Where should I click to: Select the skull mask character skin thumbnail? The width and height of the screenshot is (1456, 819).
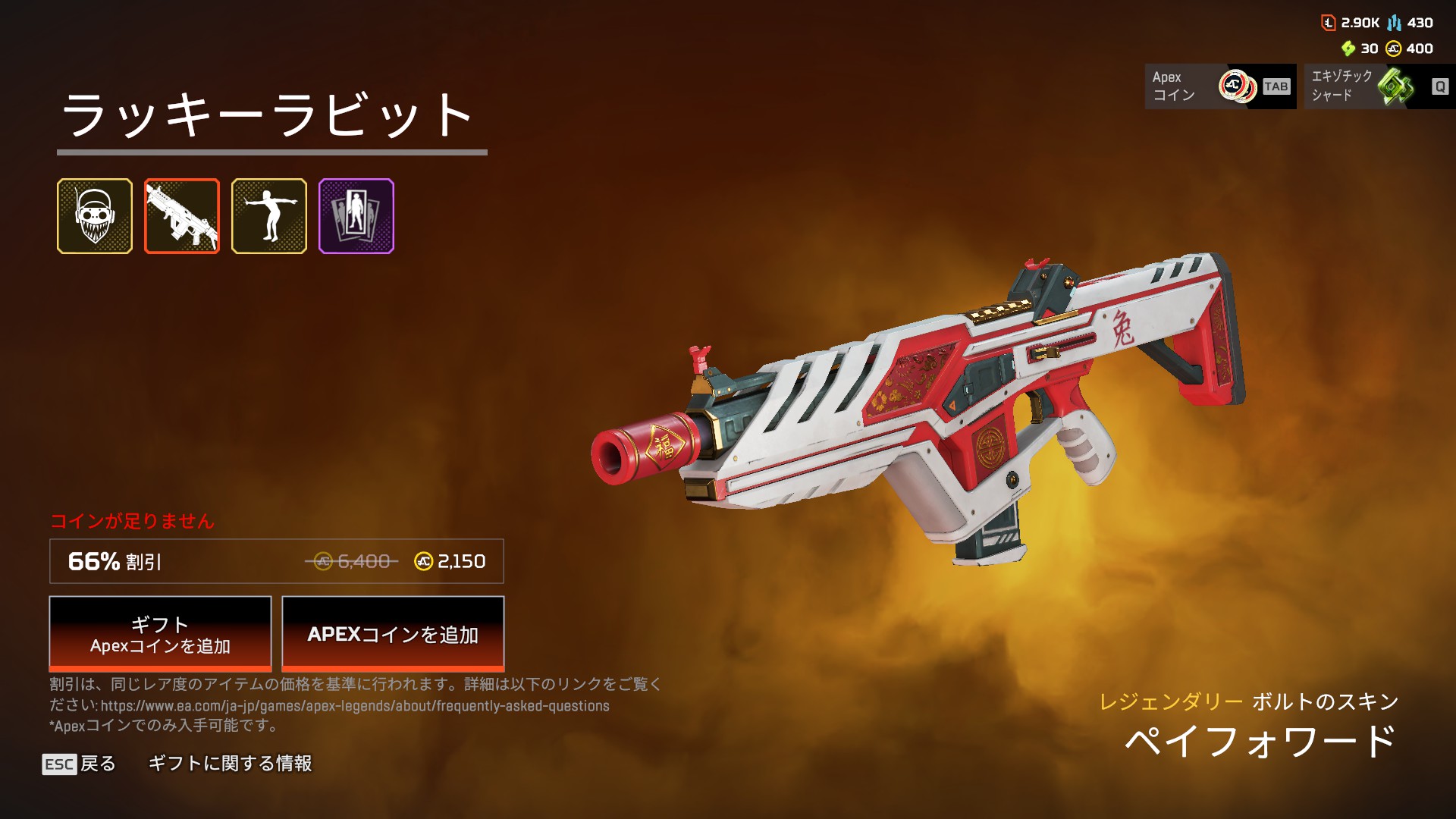95,216
